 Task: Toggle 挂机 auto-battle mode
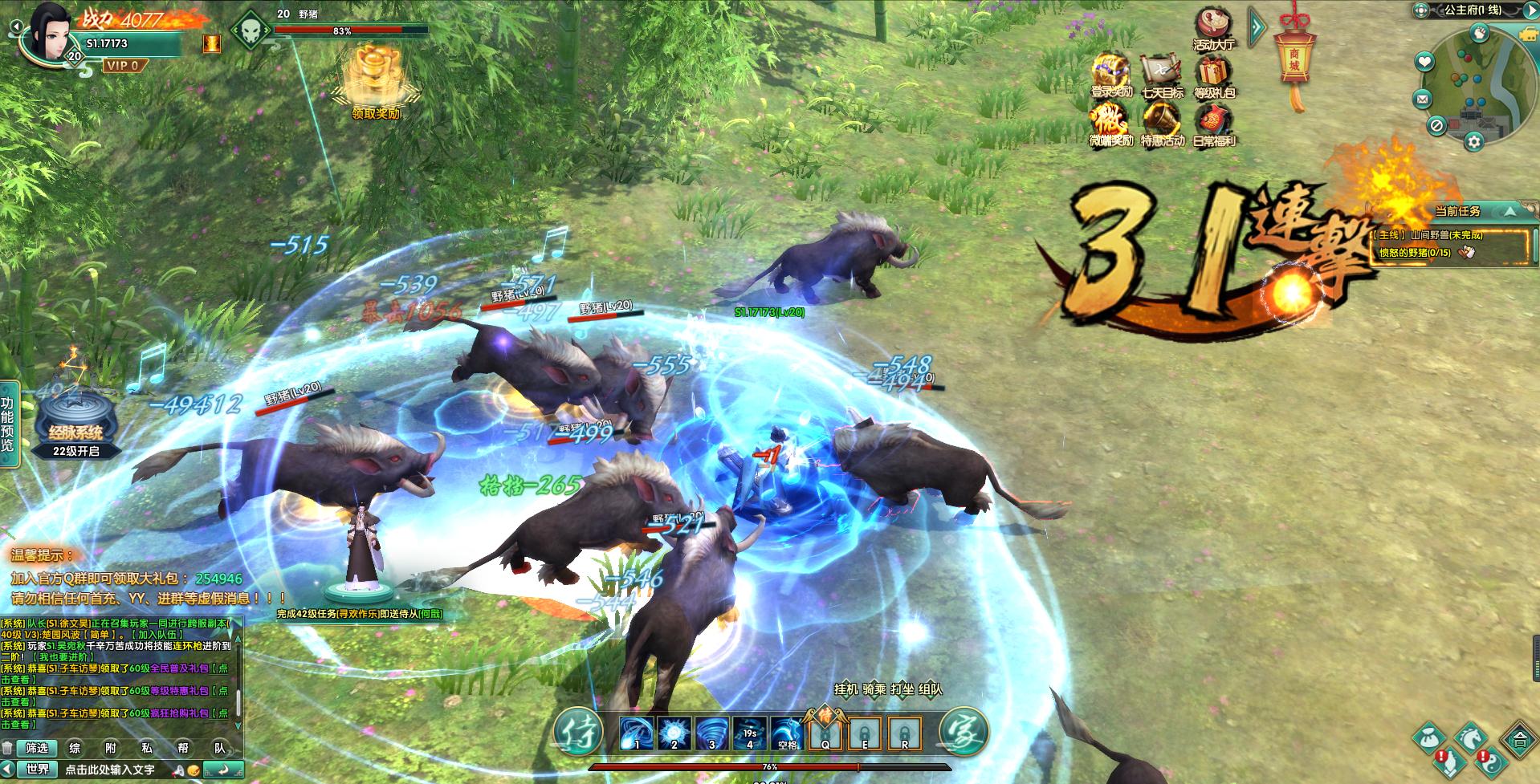click(846, 689)
